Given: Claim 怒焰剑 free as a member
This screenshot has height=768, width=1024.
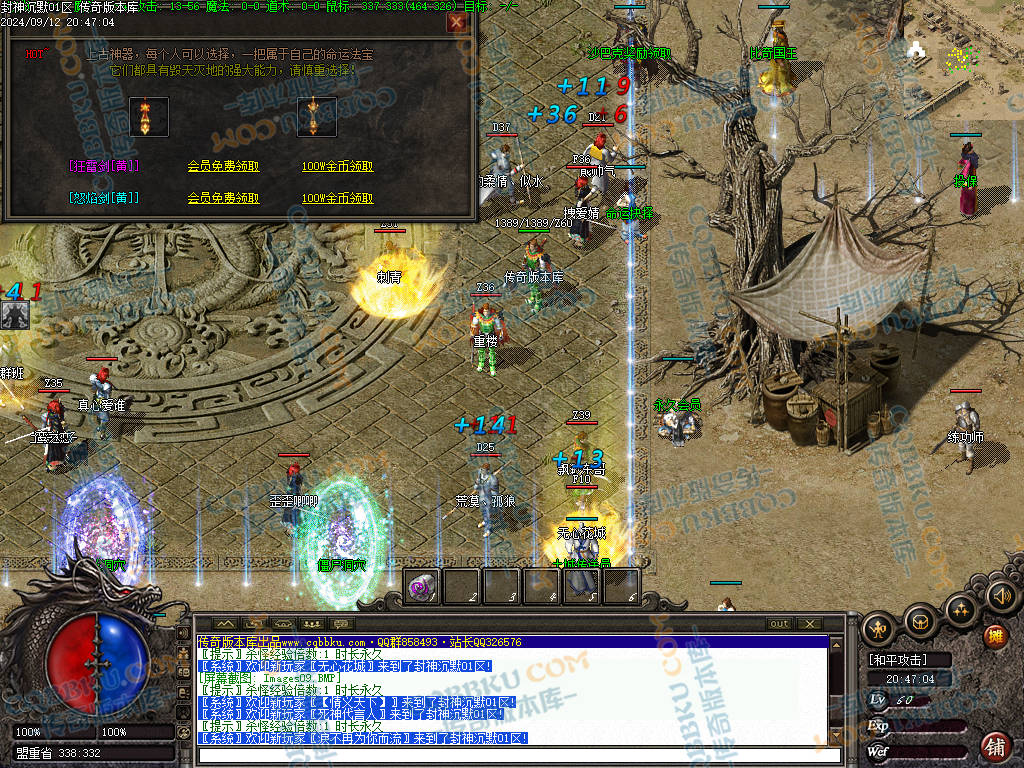Looking at the screenshot, I should (223, 198).
